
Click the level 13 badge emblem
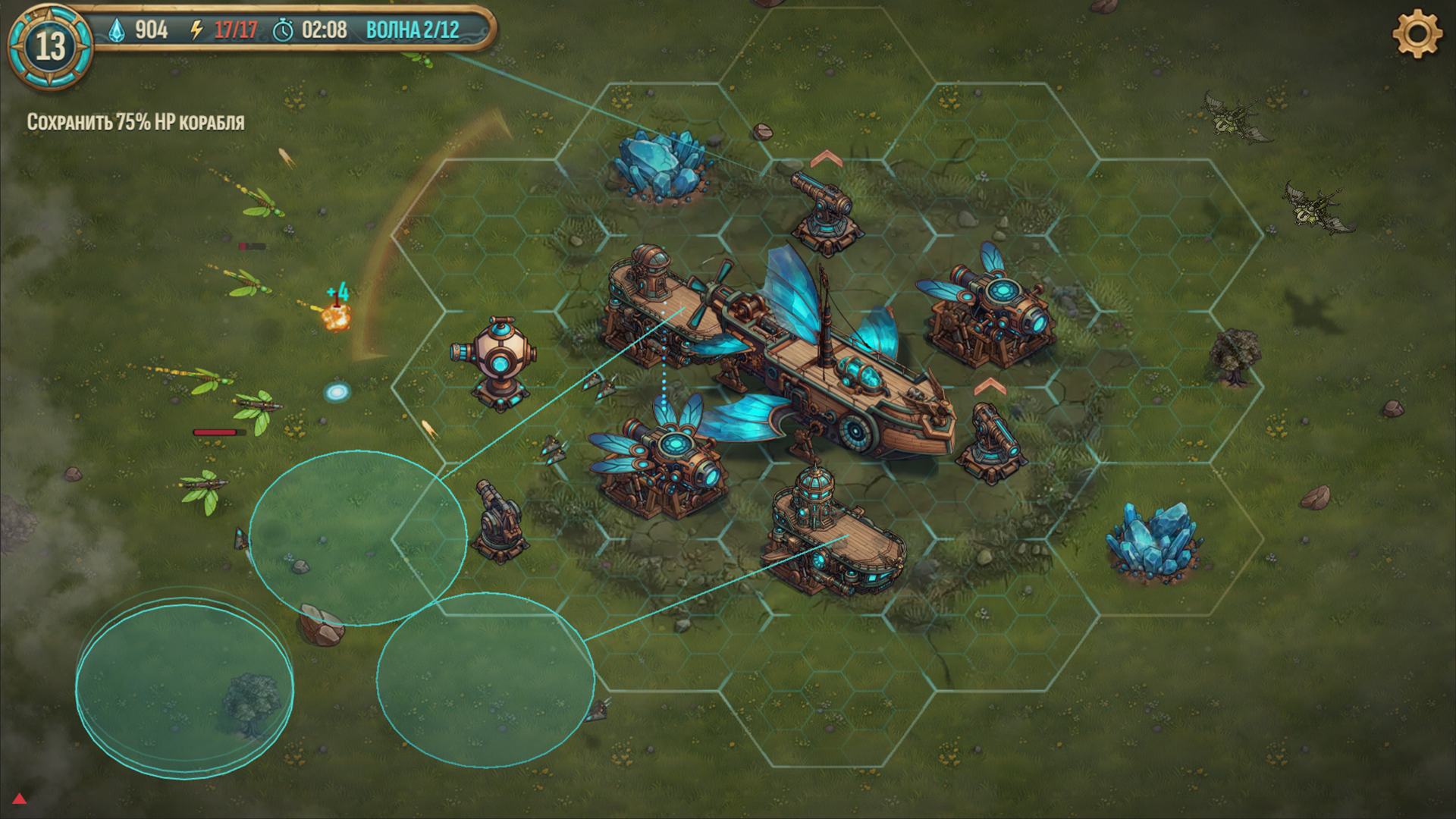[x=47, y=45]
